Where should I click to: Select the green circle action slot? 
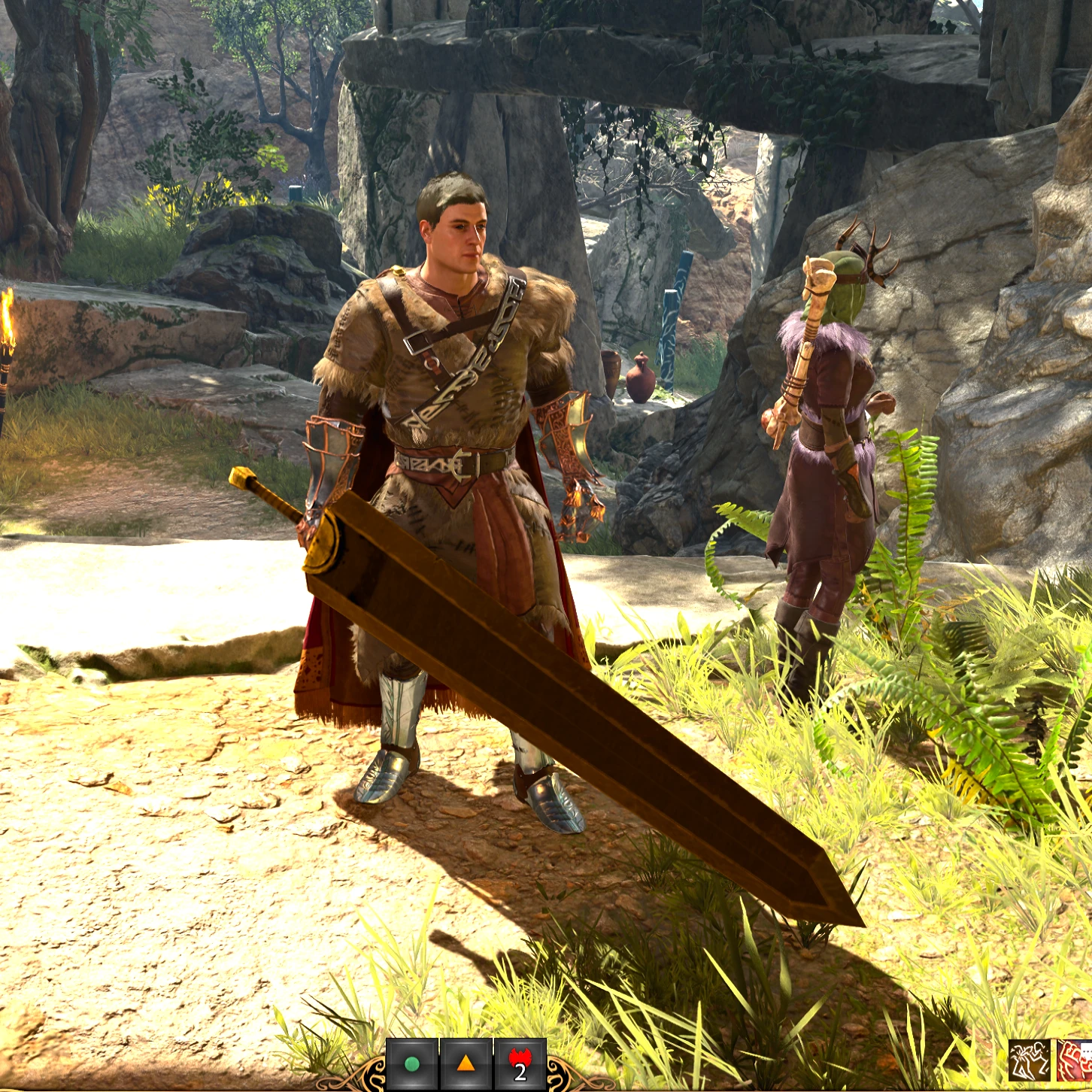(x=411, y=1064)
